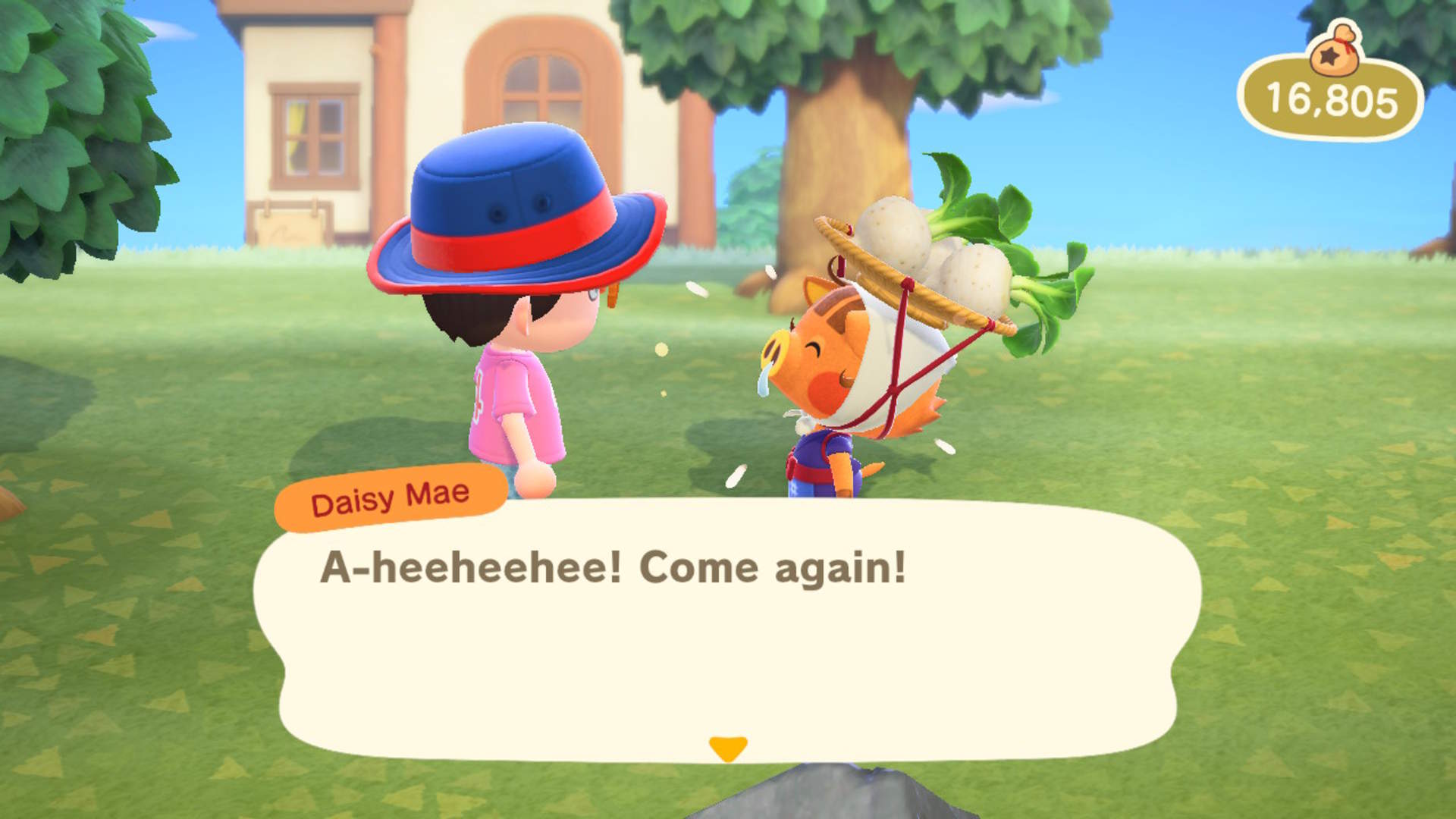Advance Daisy Mae's speech bubble

point(726,629)
